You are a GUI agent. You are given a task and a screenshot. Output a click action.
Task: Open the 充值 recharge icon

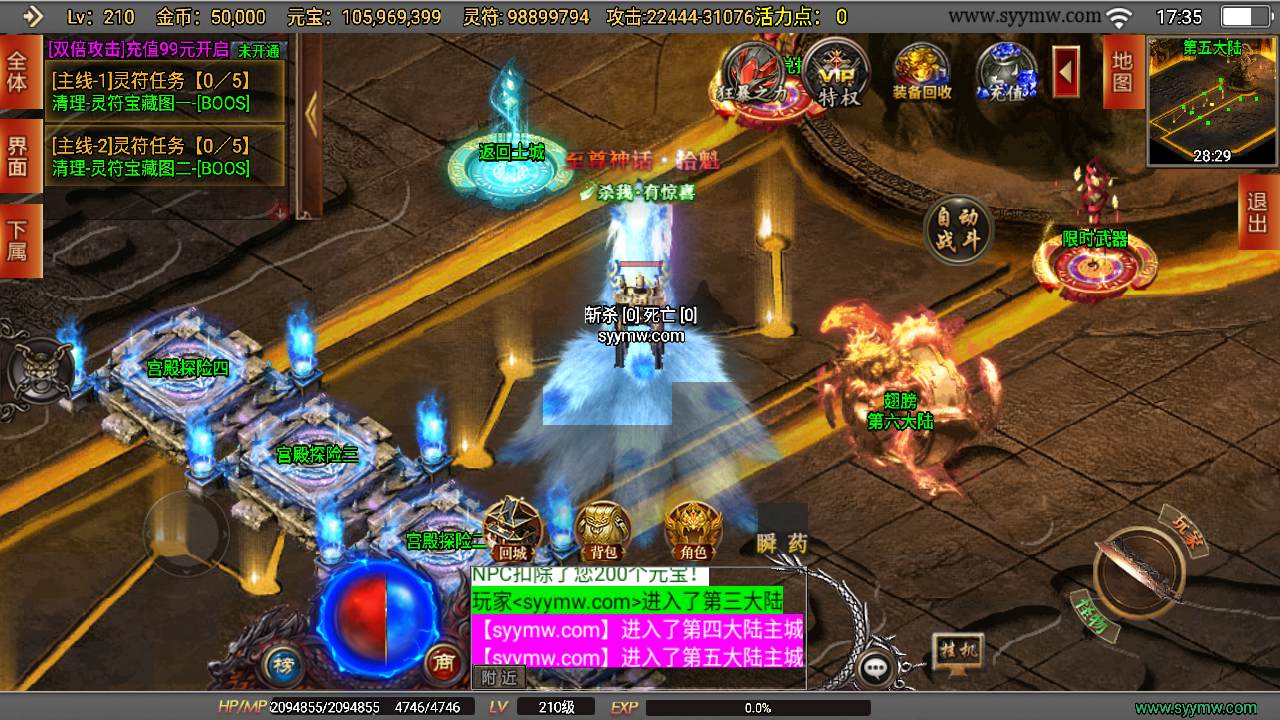tap(1006, 73)
